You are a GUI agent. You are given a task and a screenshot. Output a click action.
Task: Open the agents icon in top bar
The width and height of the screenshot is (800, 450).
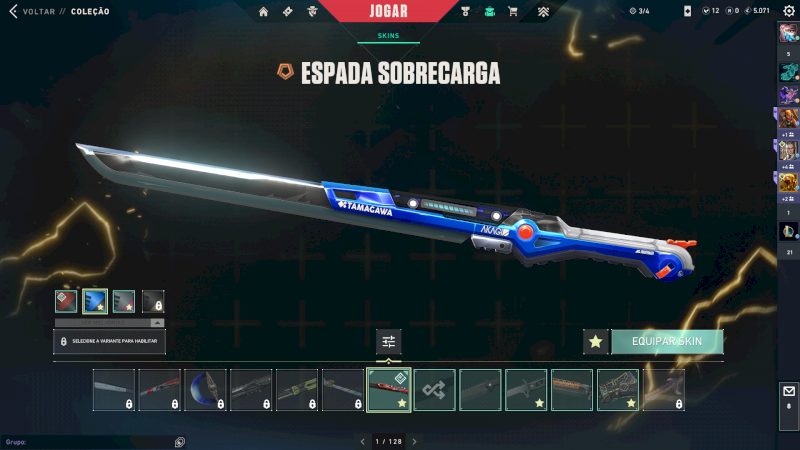[312, 12]
